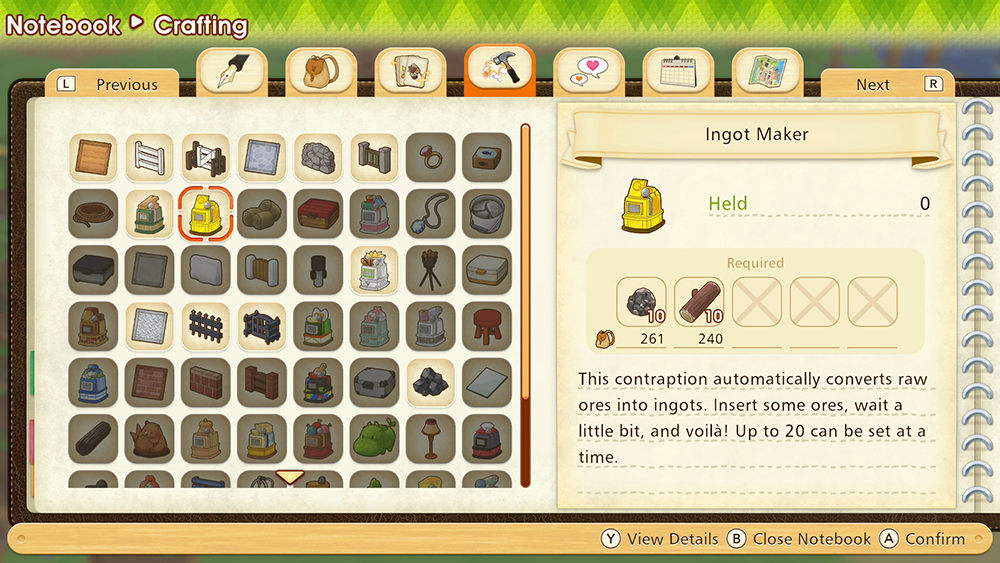This screenshot has height=563, width=1000.
Task: Pick the coal pile recipe
Action: click(x=431, y=382)
